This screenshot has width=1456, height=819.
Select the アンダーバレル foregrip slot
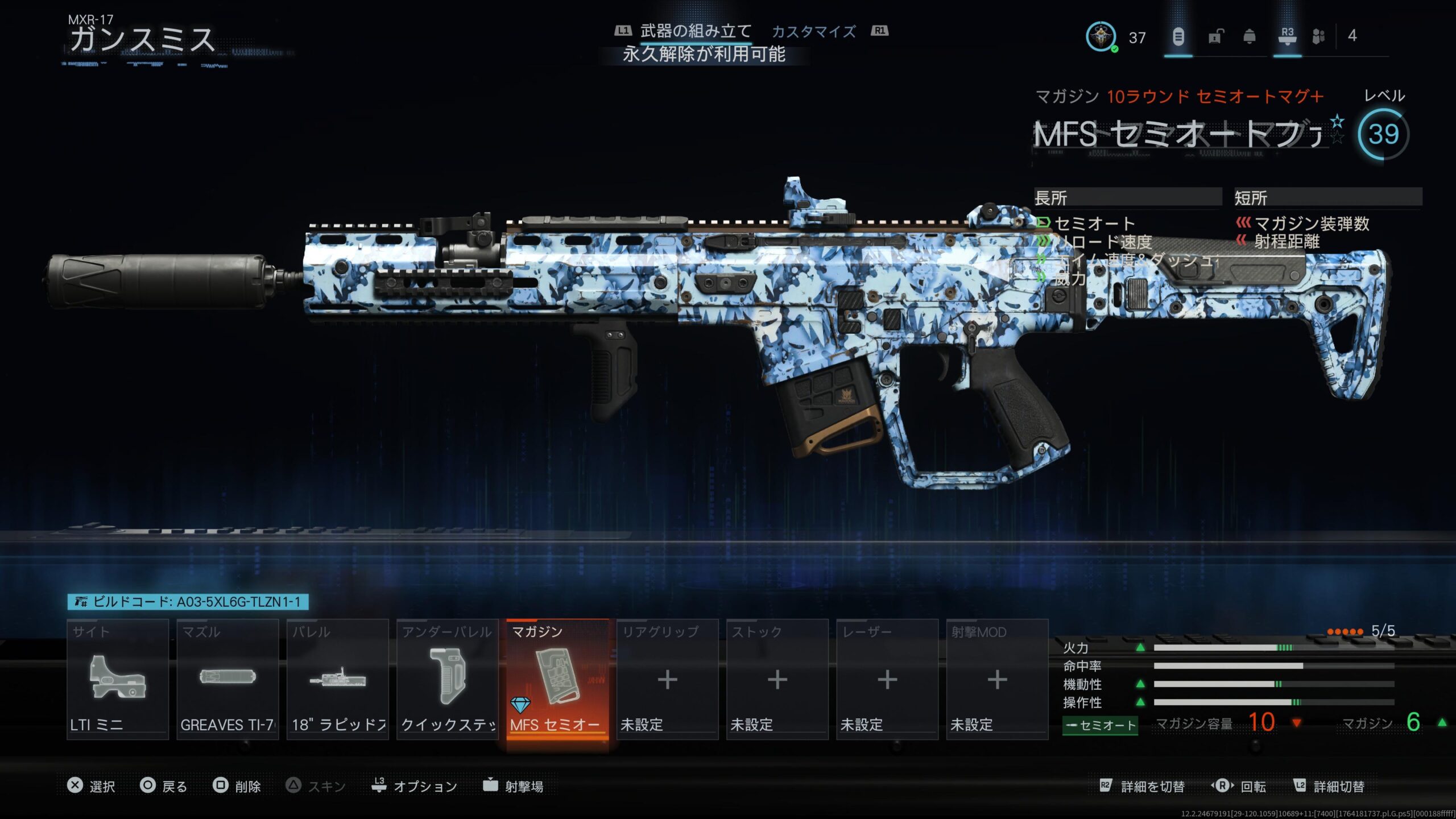[x=448, y=679]
